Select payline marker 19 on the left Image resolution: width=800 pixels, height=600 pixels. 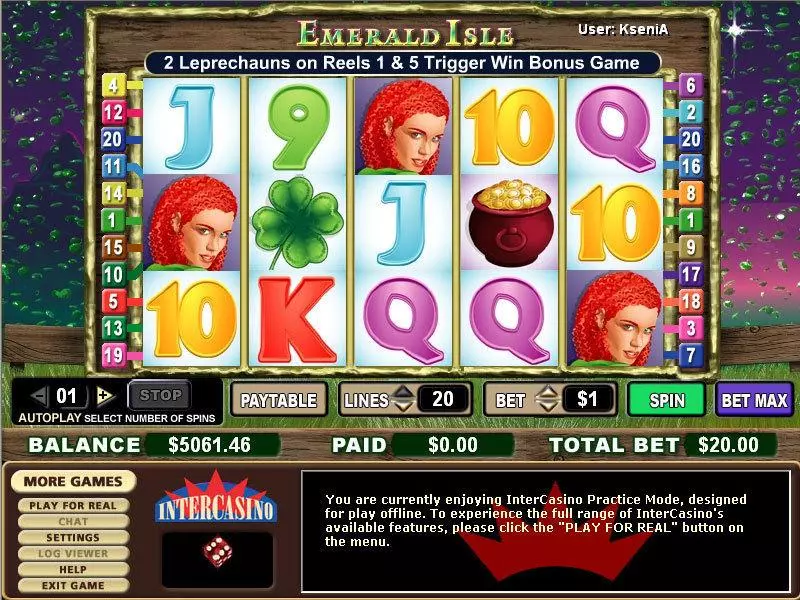(112, 354)
